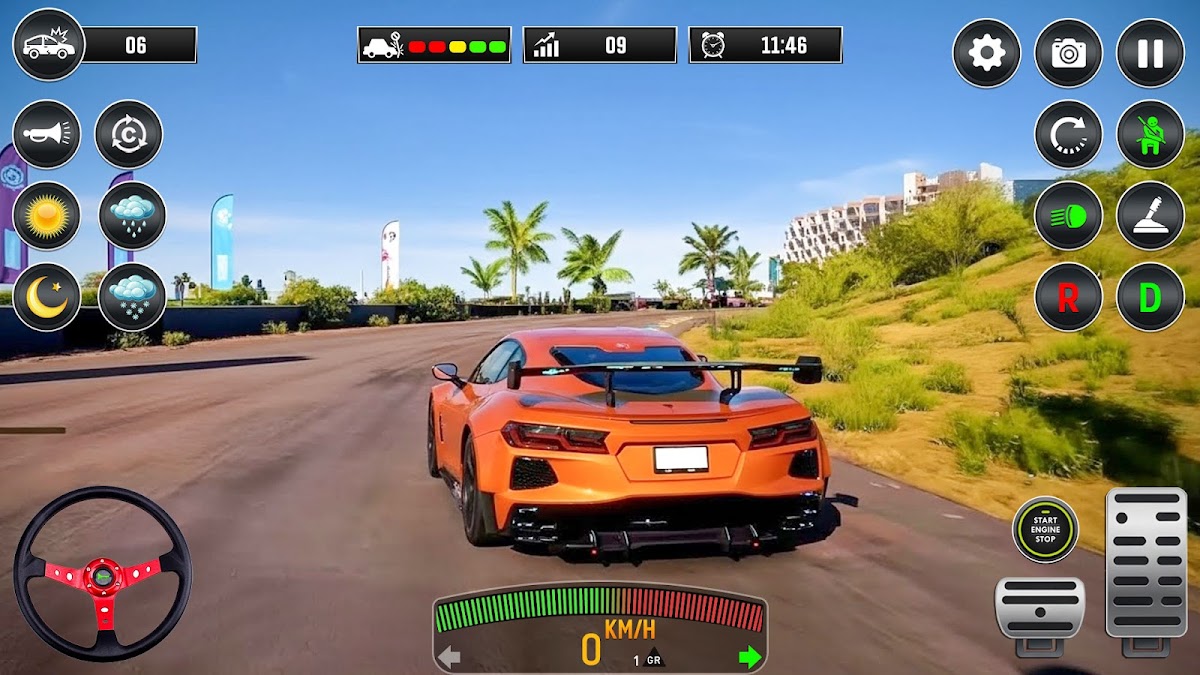Open the gear settings menu
The image size is (1200, 675).
click(x=986, y=53)
